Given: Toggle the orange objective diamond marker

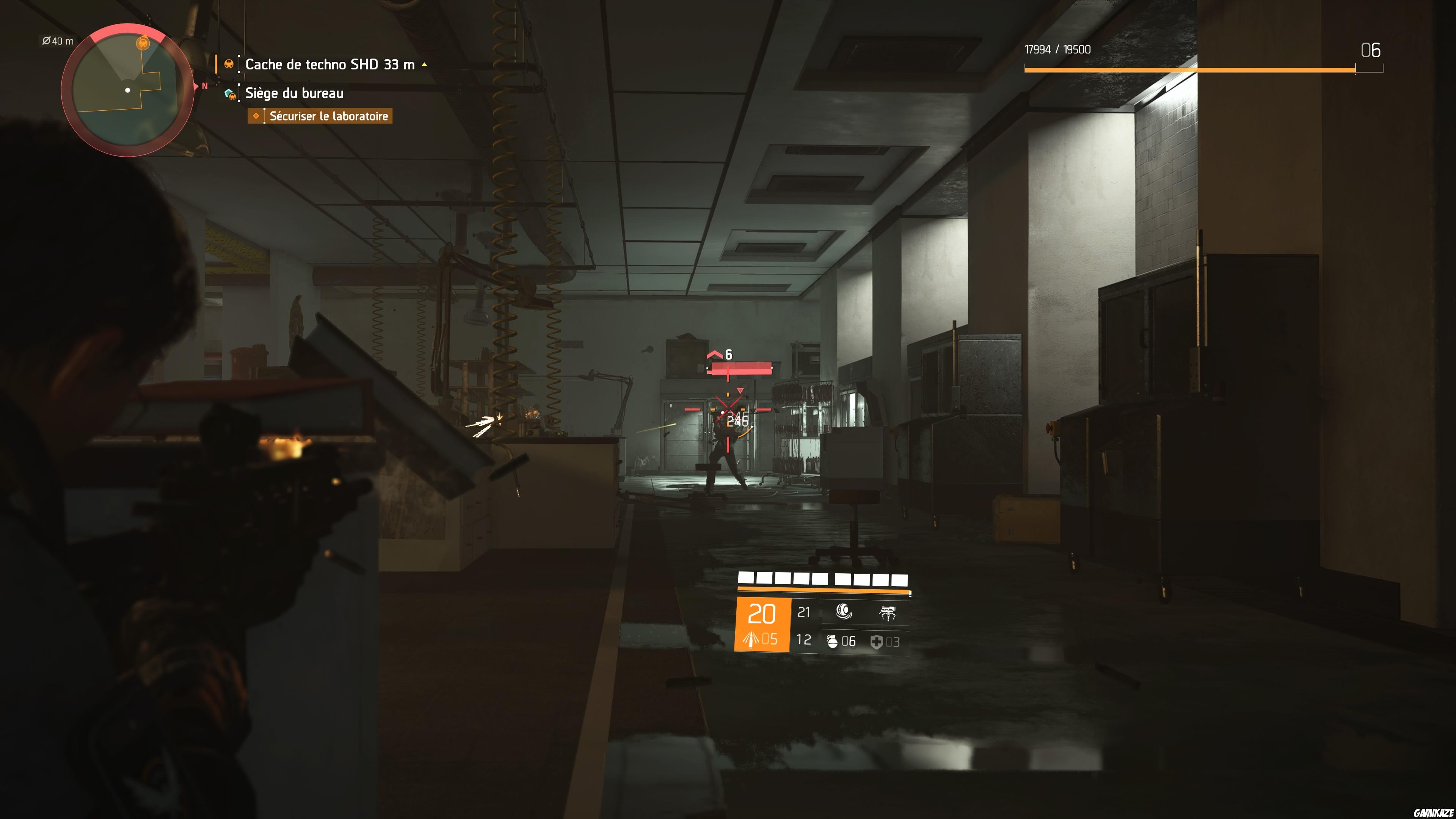Looking at the screenshot, I should (257, 116).
